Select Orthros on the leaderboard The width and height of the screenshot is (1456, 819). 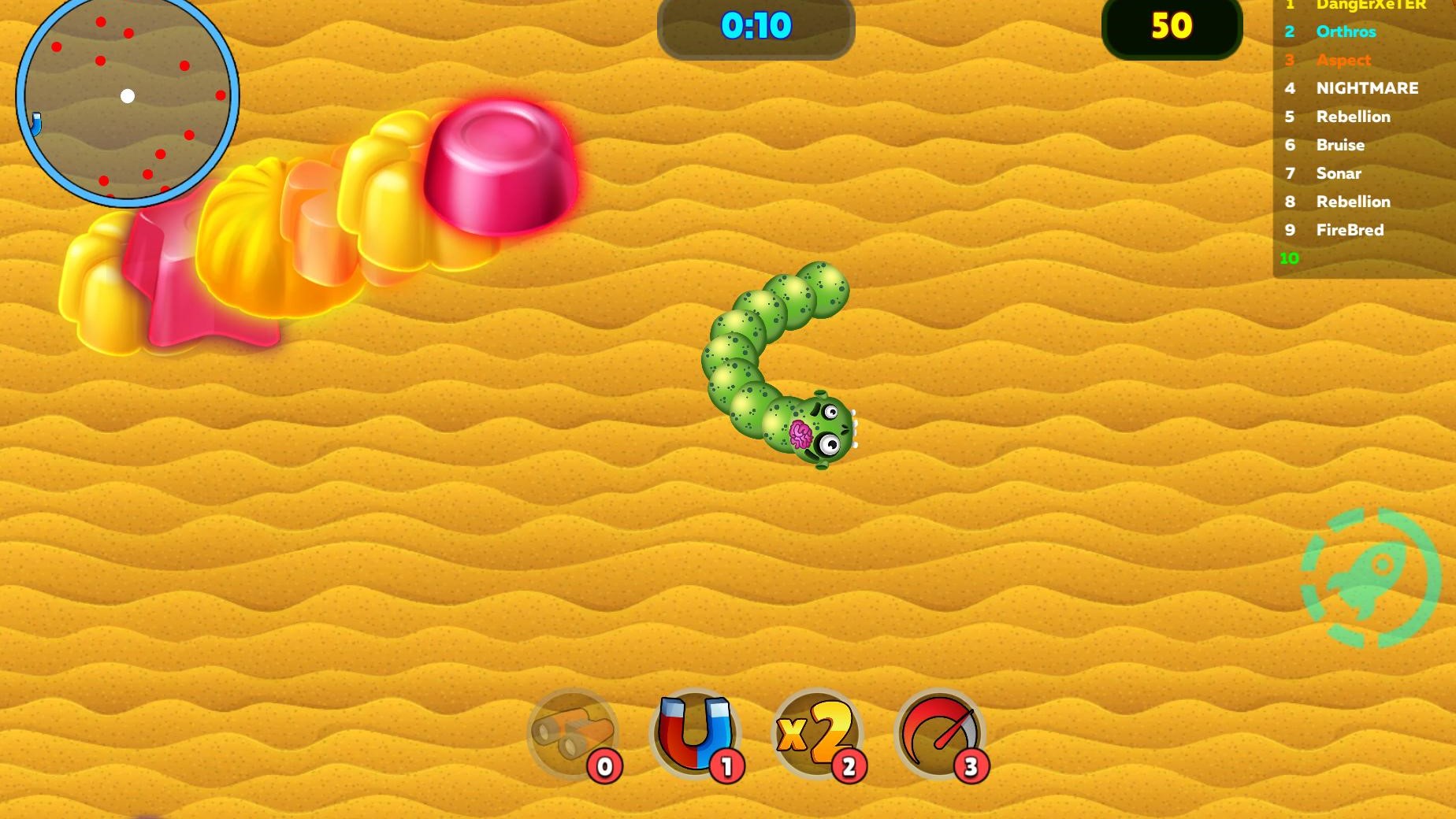1346,31
